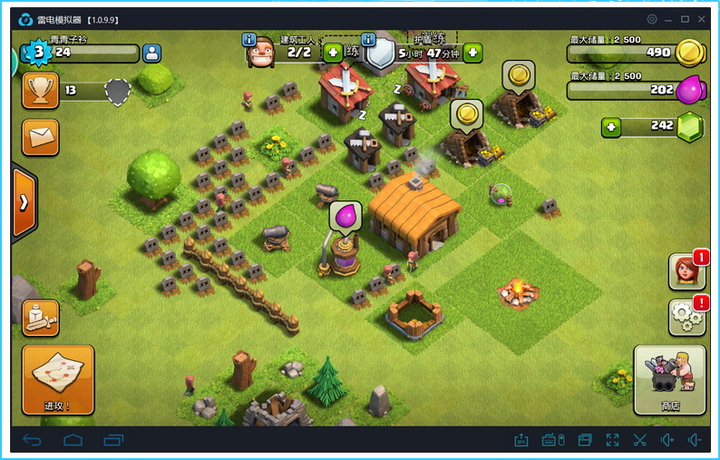Tap the Android back arrow

[x=32, y=440]
